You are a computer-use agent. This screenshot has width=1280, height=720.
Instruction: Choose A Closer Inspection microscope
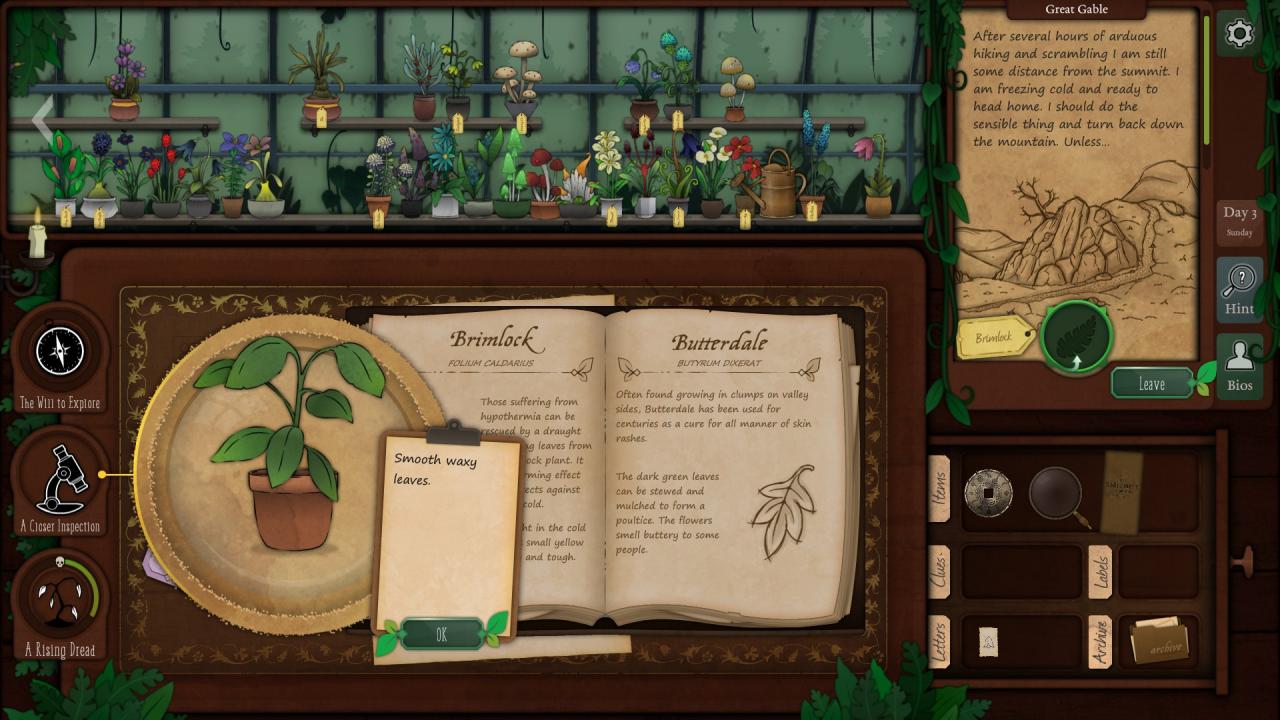tap(60, 480)
